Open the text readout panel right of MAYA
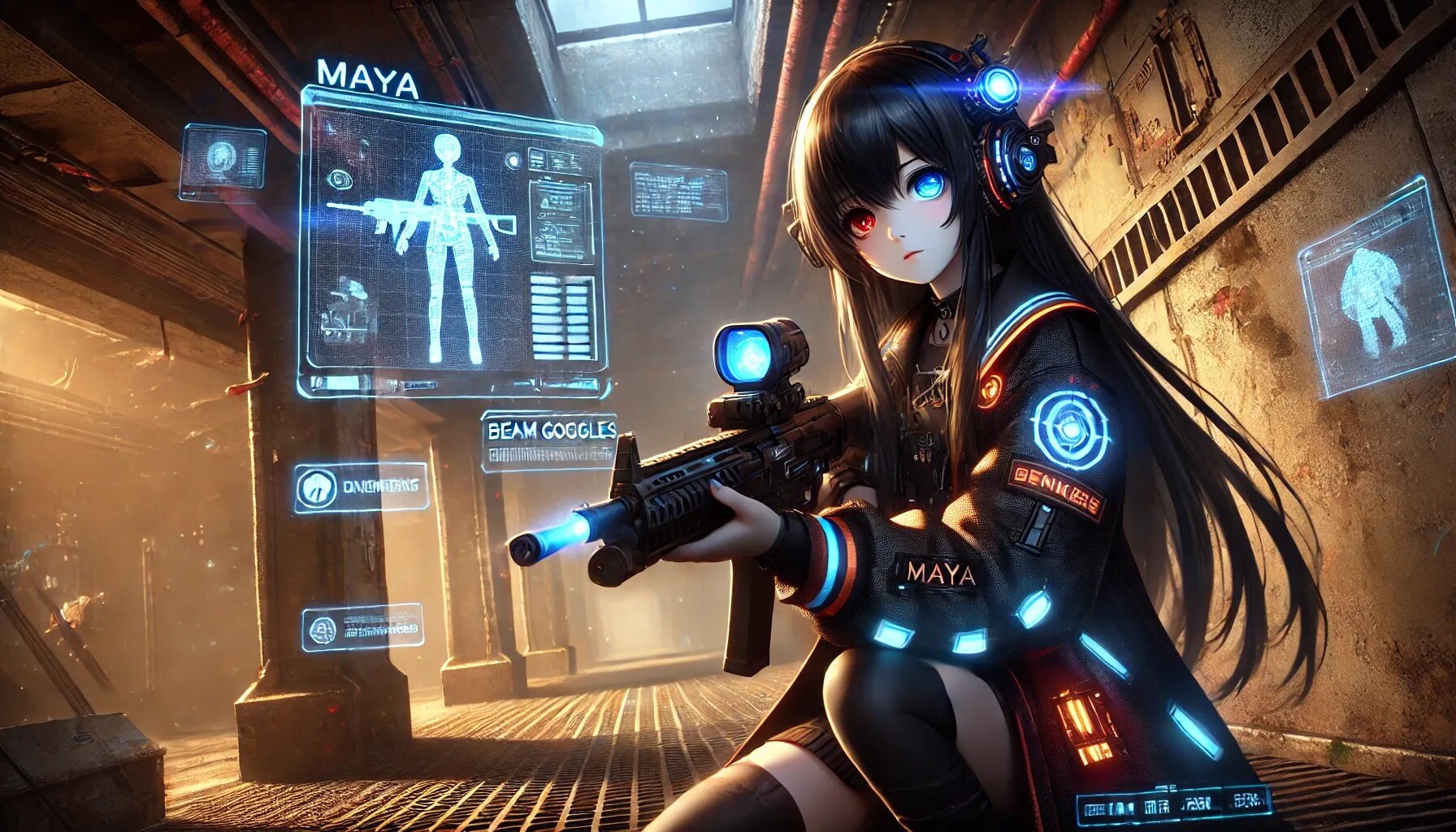This screenshot has height=832, width=1456. (678, 192)
